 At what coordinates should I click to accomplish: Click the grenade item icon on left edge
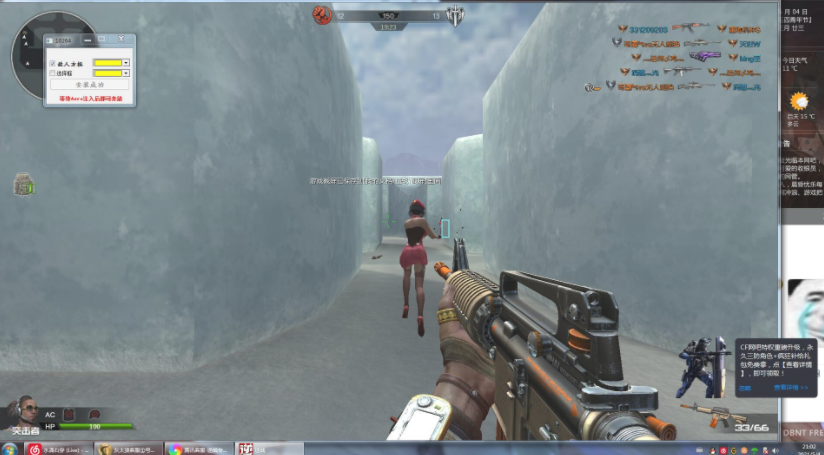(23, 185)
